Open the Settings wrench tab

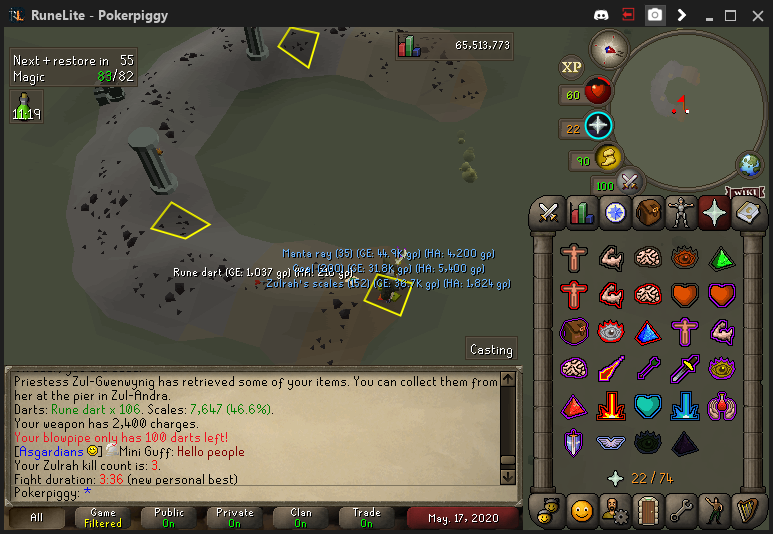tap(682, 509)
